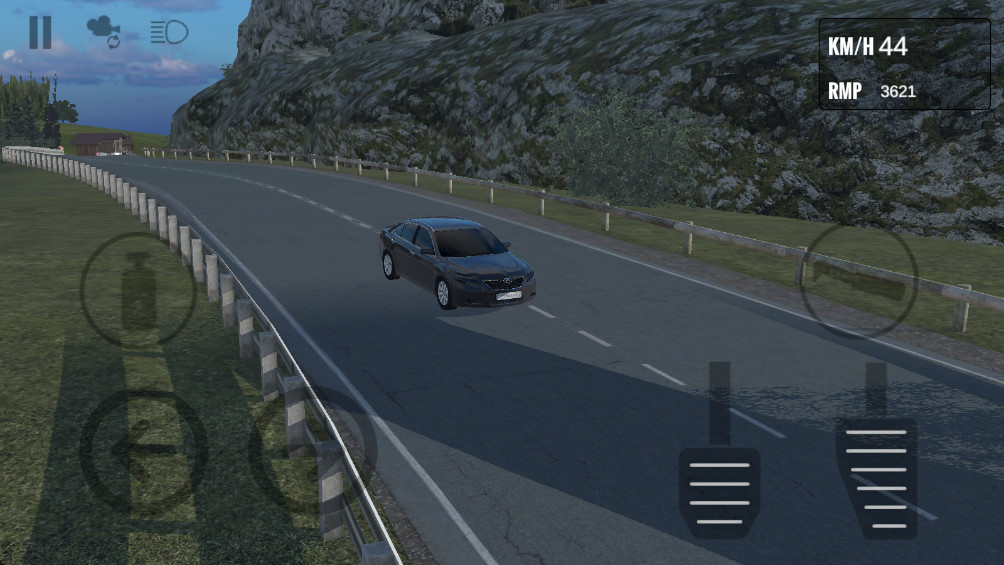Pause the game
The image size is (1004, 565).
[40, 32]
